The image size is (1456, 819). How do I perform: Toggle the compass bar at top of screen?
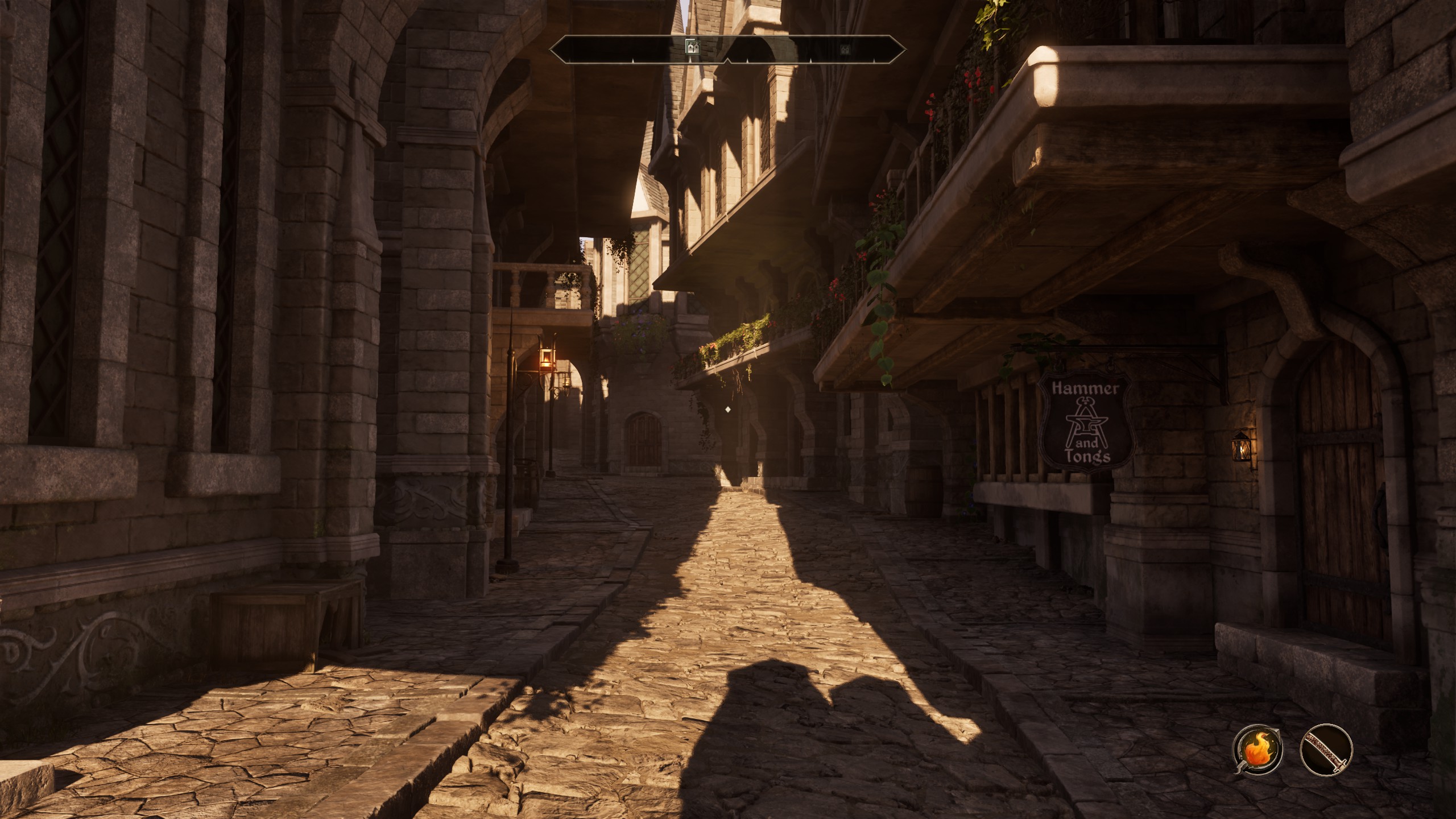728,48
